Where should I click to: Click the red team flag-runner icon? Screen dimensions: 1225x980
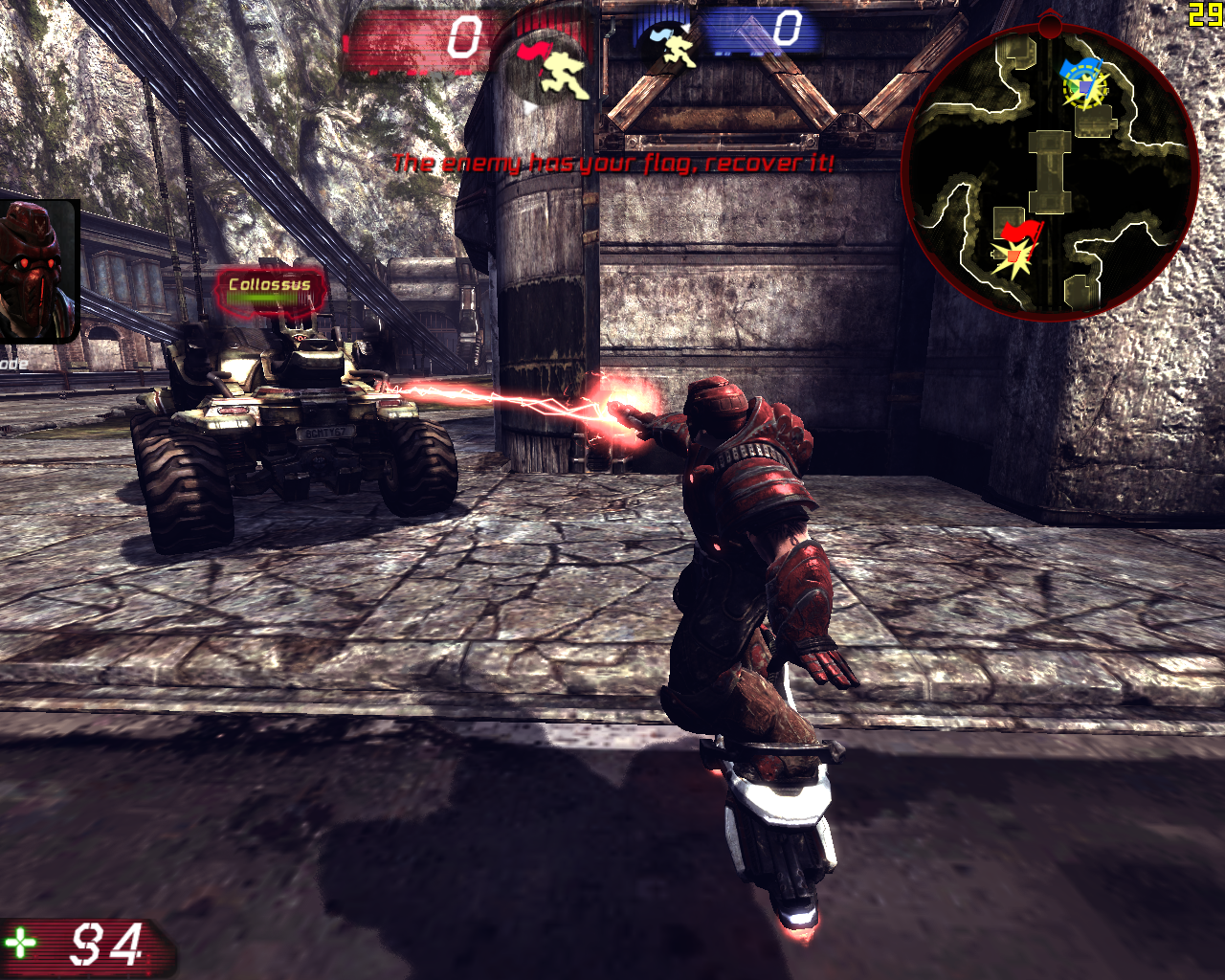tap(551, 67)
